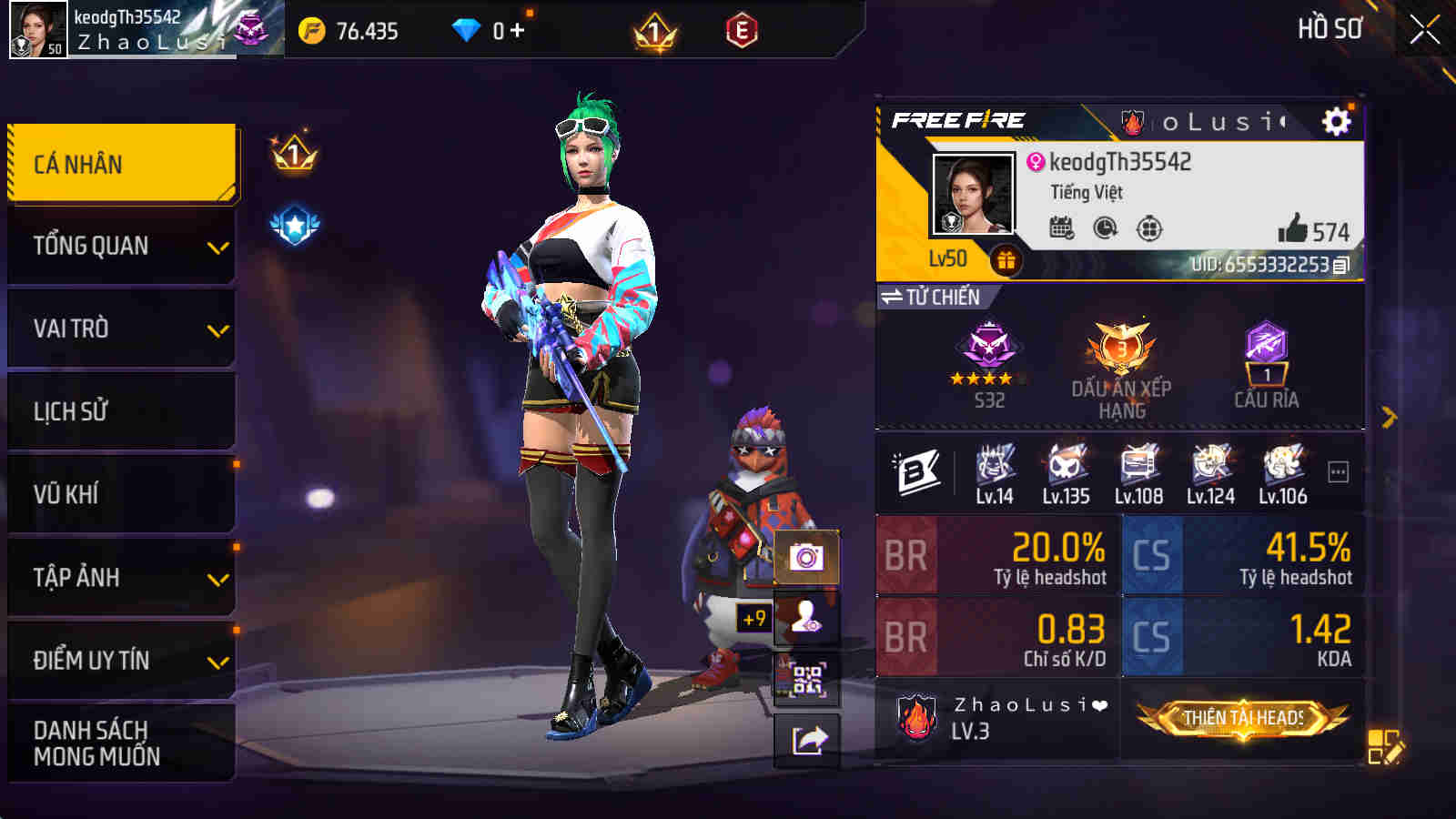The width and height of the screenshot is (1456, 819).
Task: Expand the Tổng Quan section
Action: [x=121, y=245]
